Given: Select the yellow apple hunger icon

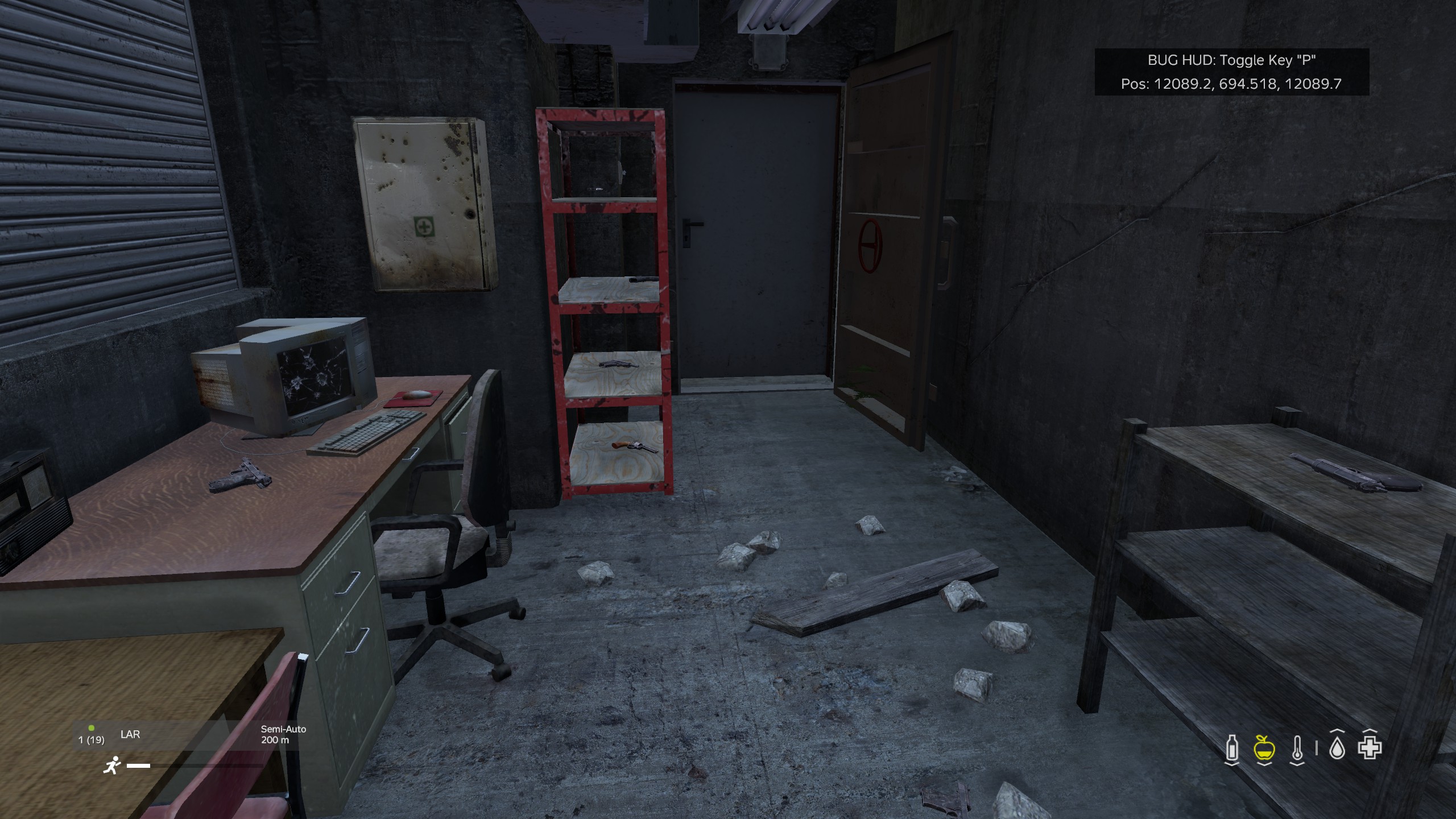Looking at the screenshot, I should 1264,748.
